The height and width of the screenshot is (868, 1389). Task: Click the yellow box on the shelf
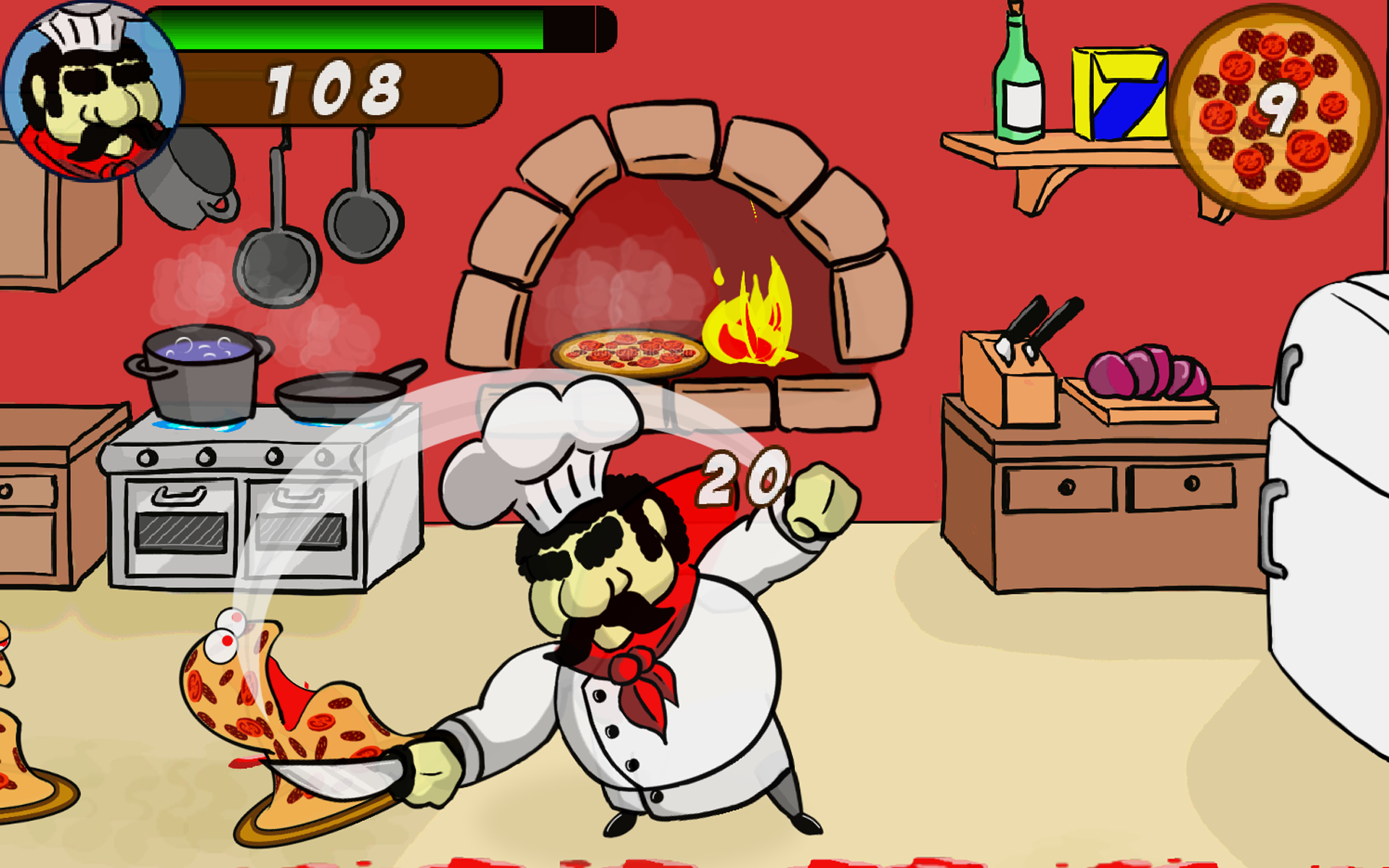coord(1121,94)
